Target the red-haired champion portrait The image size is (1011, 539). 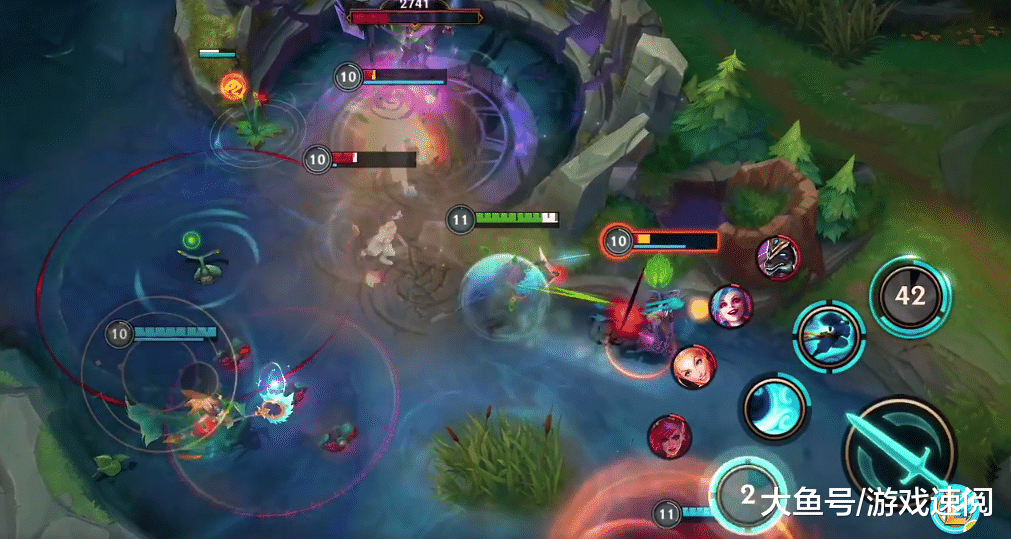tap(669, 436)
